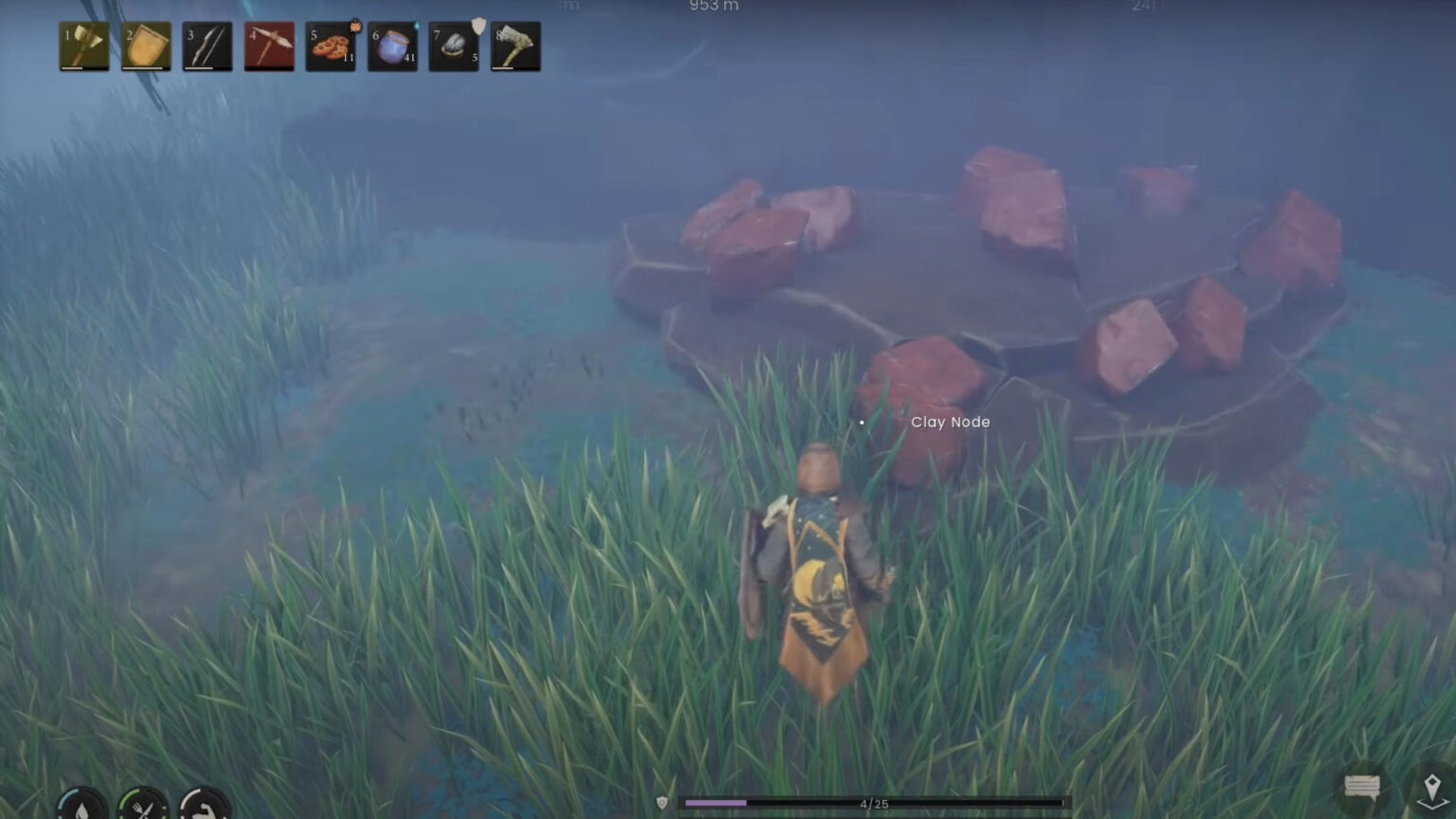Image resolution: width=1456 pixels, height=819 pixels.
Task: Click the Clay Node label
Action: [950, 422]
